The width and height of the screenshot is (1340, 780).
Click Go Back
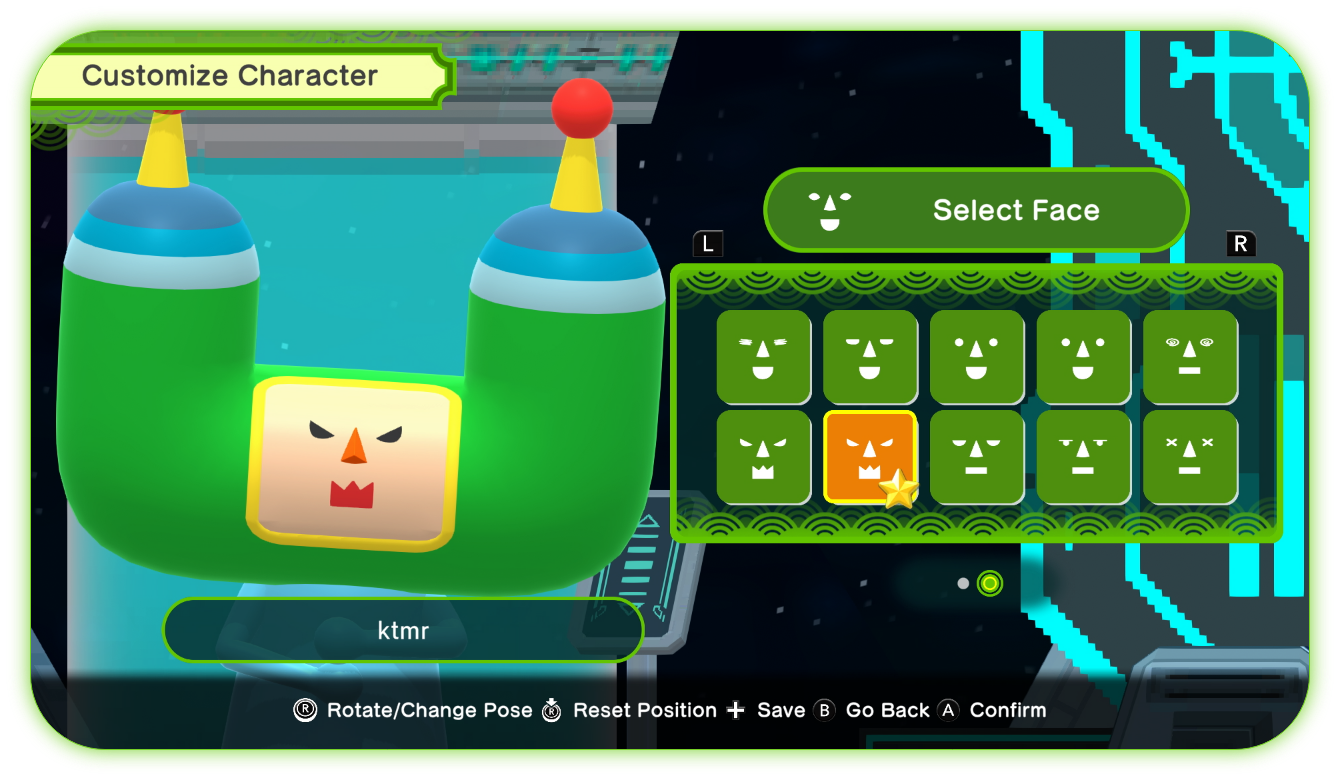(x=888, y=710)
